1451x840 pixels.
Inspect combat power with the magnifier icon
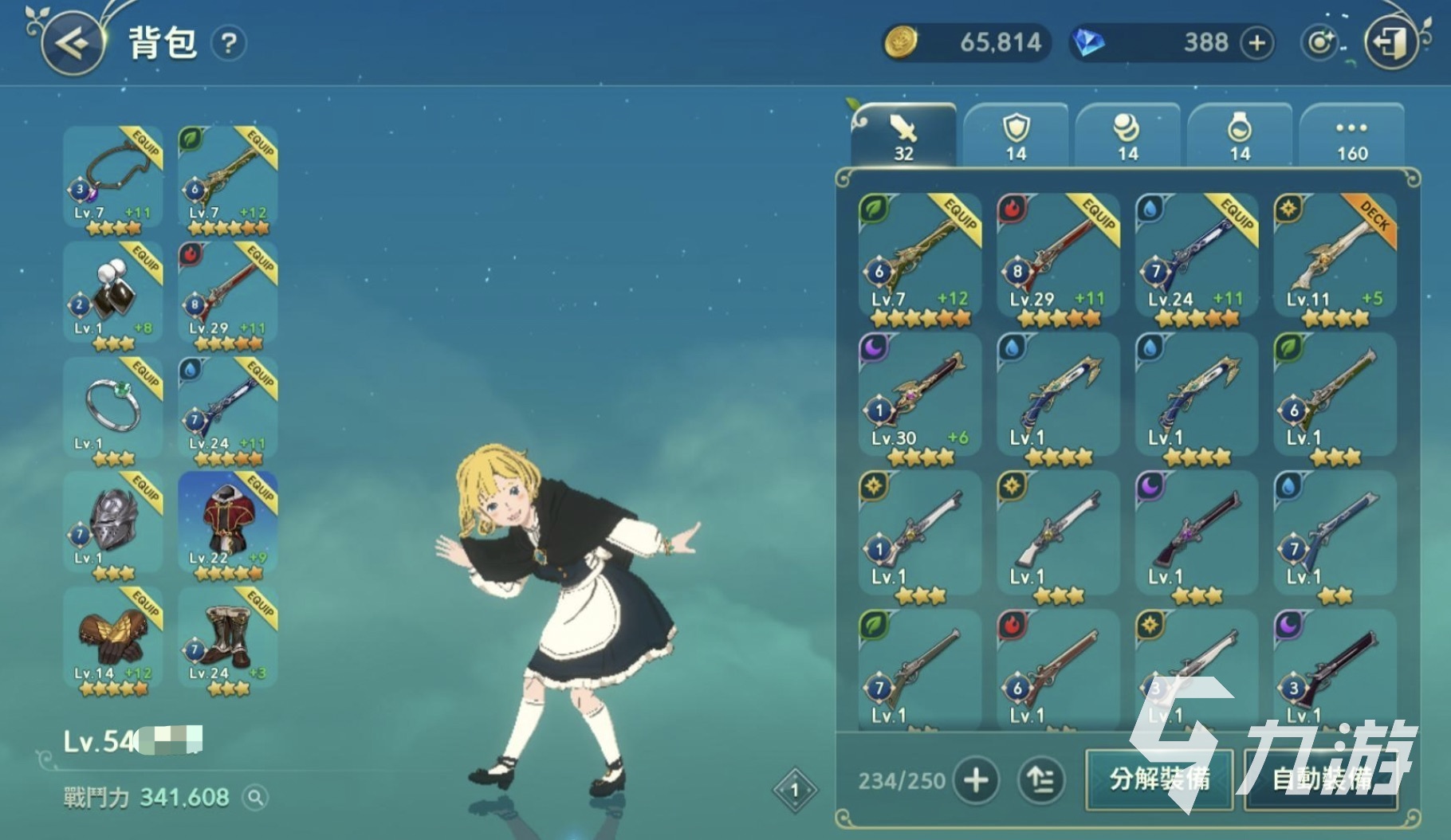pyautogui.click(x=256, y=797)
